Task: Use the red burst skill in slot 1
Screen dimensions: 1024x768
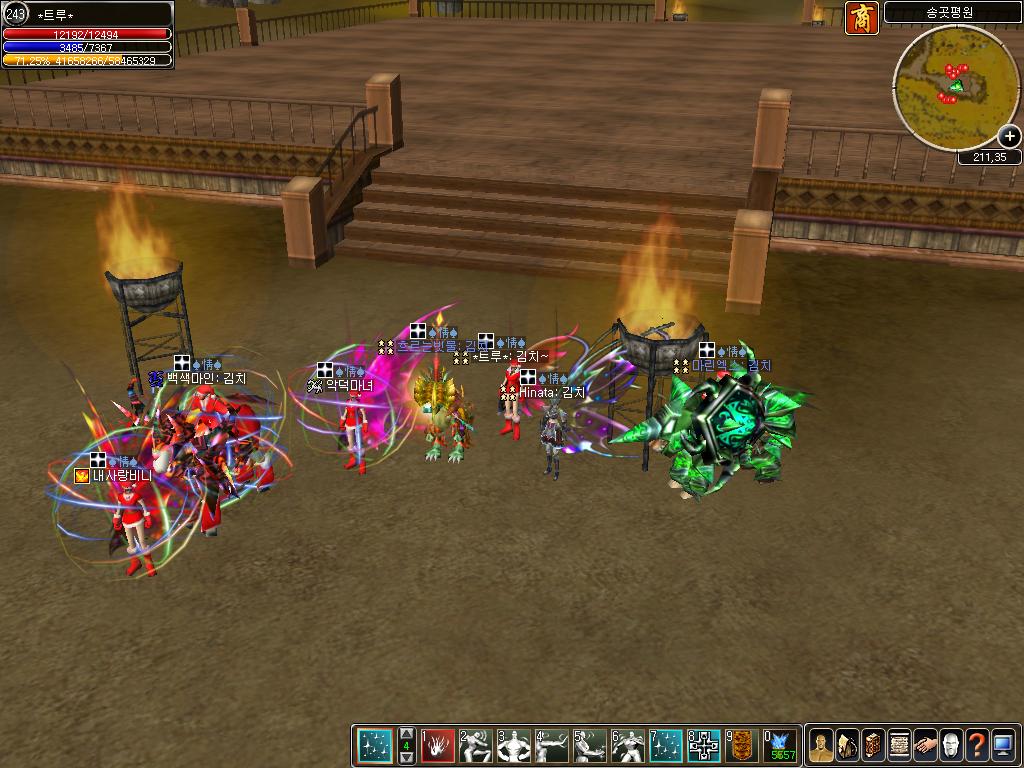Action: 438,746
